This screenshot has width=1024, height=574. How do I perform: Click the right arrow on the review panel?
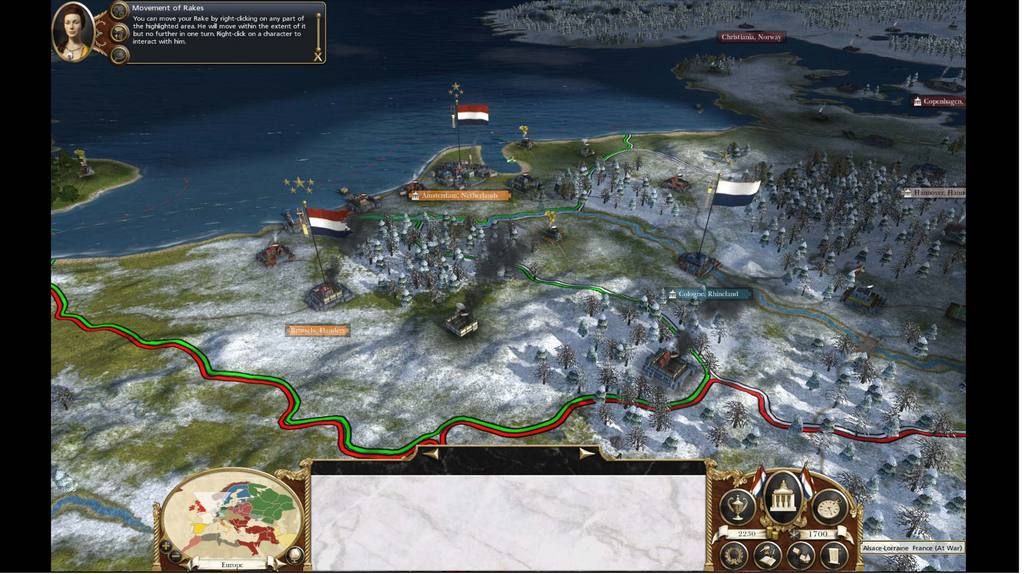(585, 453)
